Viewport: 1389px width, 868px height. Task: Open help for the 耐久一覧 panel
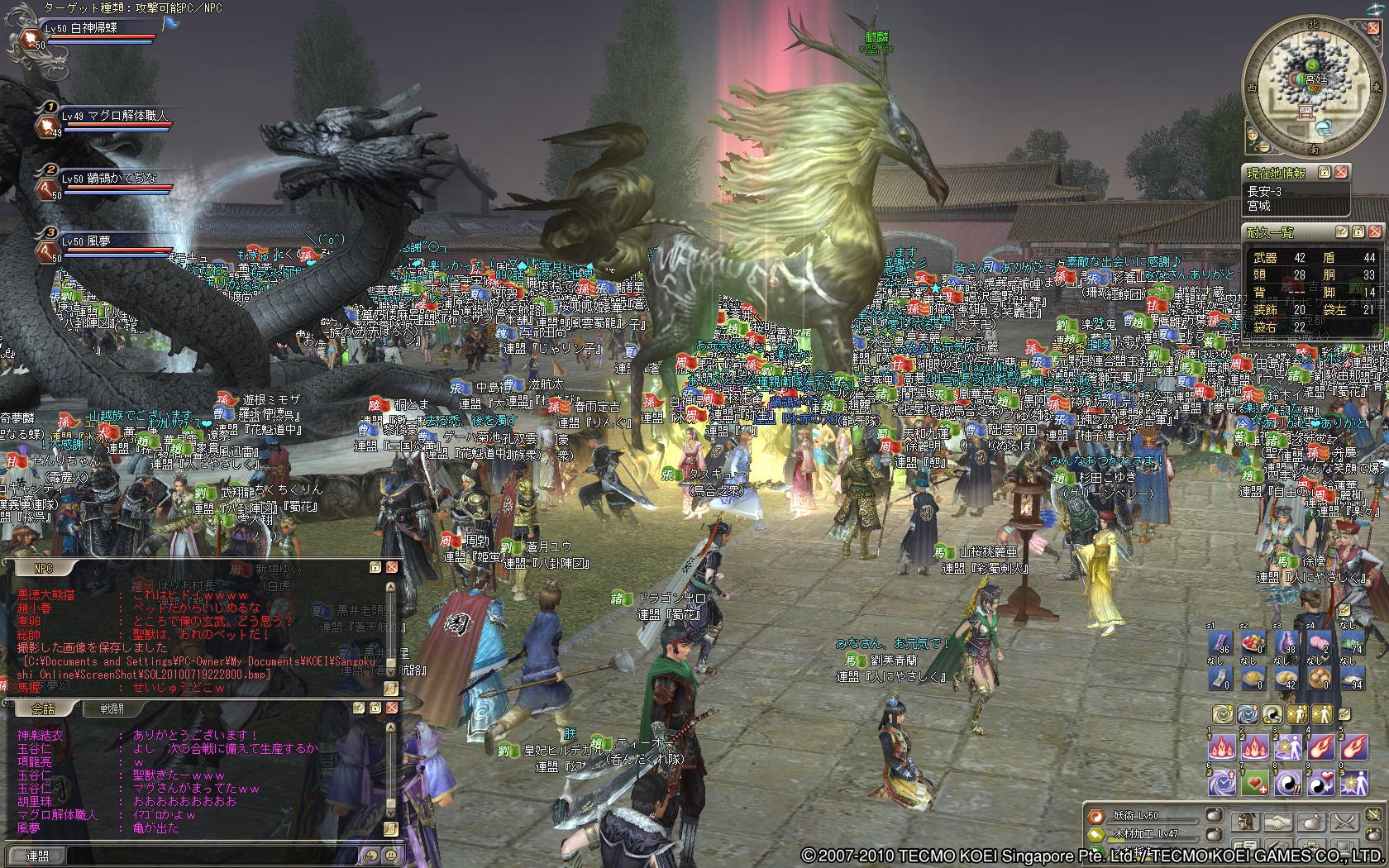coord(1341,232)
